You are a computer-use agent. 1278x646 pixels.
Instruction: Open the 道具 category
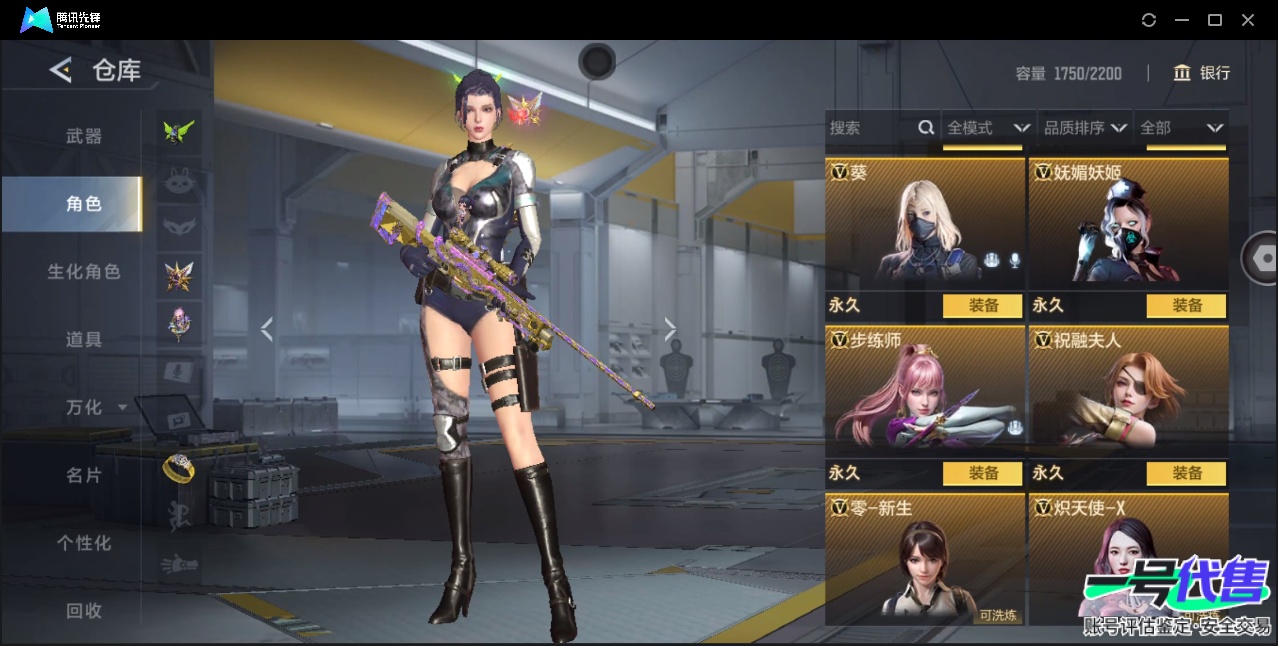tap(84, 339)
